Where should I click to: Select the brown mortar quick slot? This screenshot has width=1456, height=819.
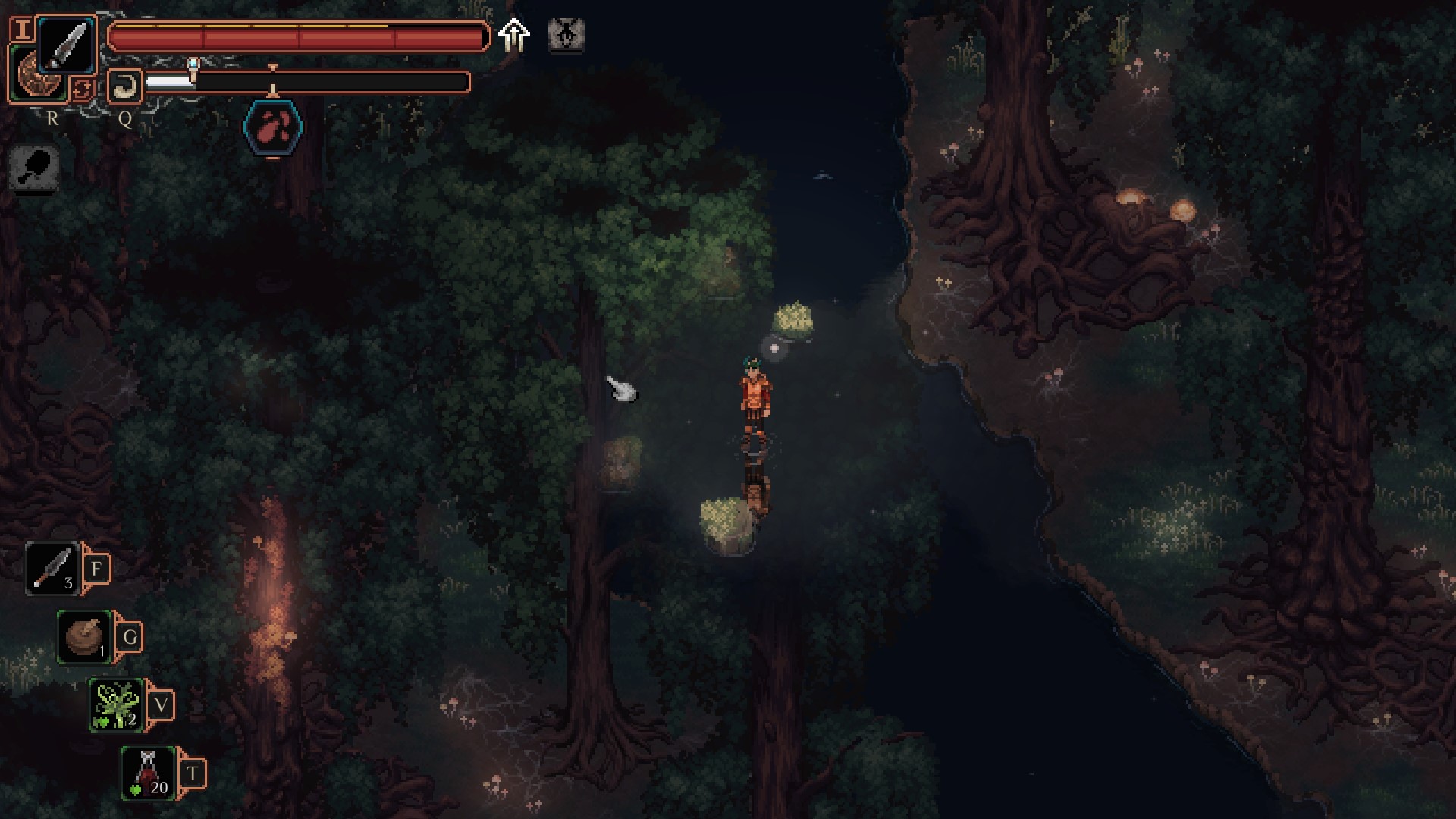pos(85,636)
